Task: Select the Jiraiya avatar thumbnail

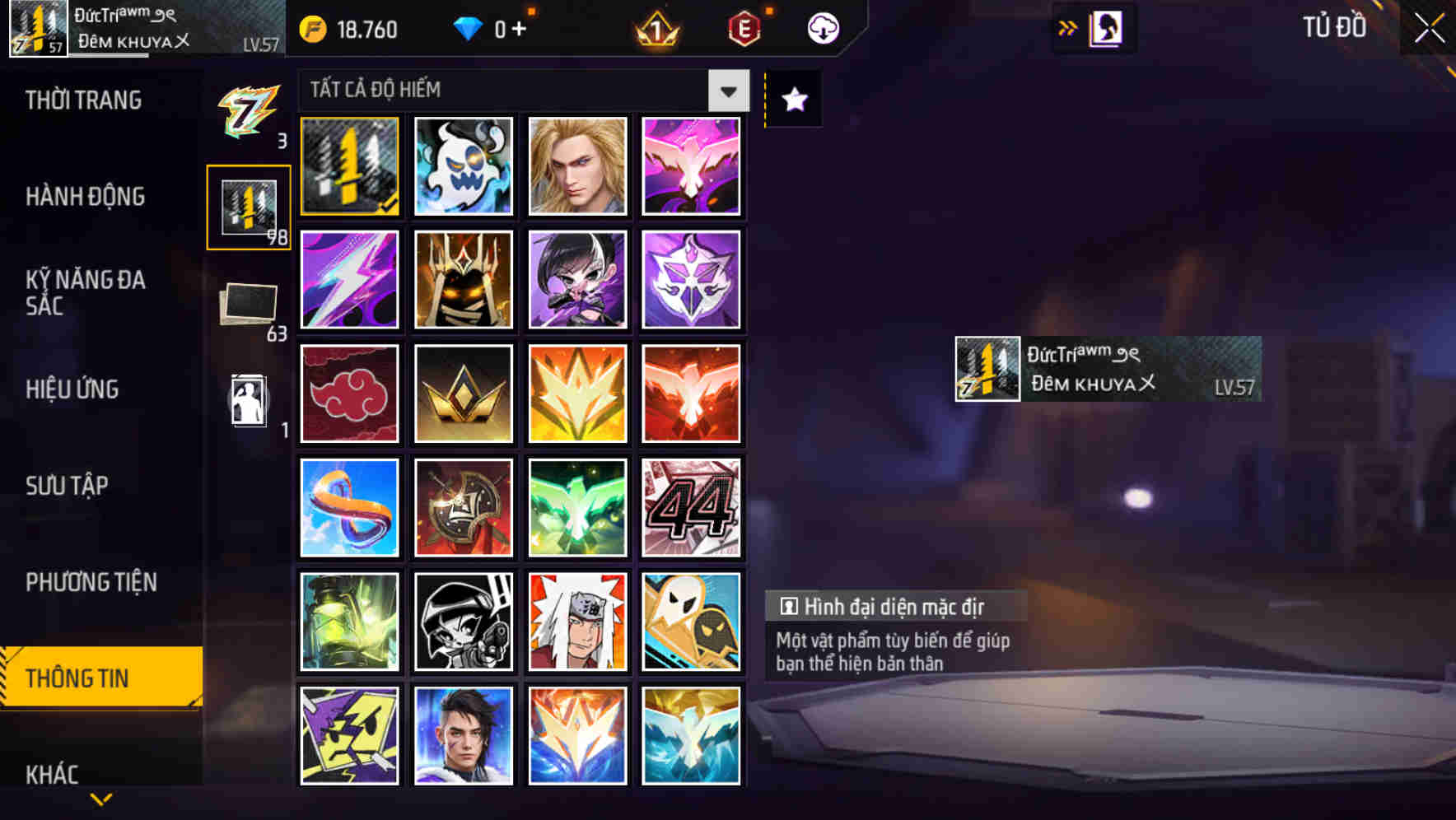Action: point(577,620)
